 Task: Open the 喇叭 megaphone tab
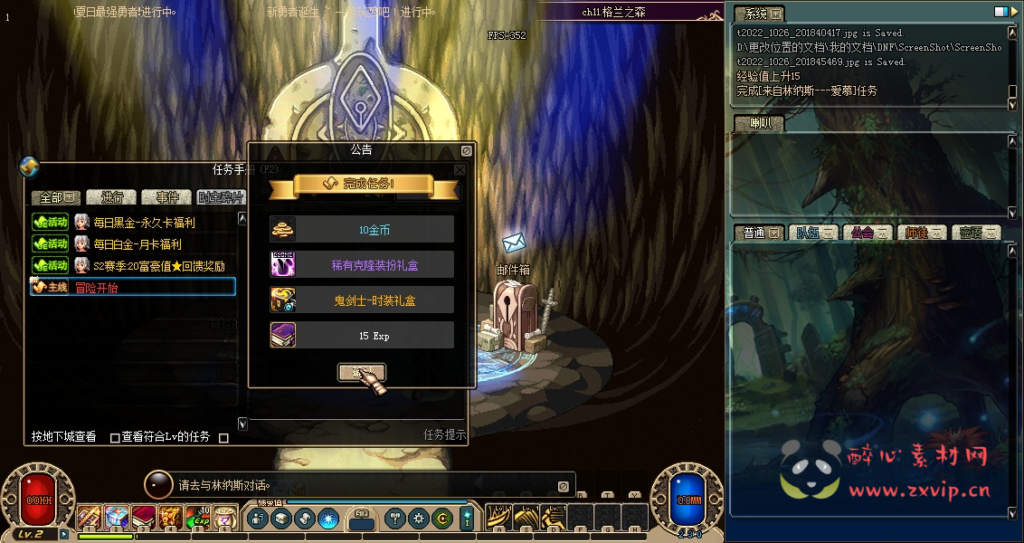coord(759,124)
